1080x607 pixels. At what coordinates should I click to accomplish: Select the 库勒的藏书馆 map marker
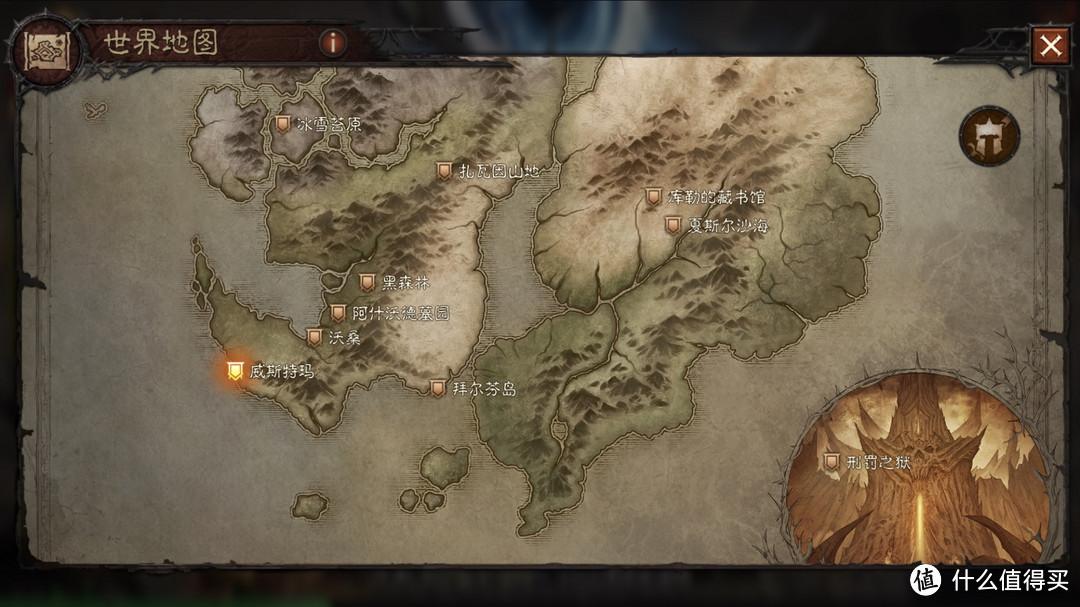(653, 197)
